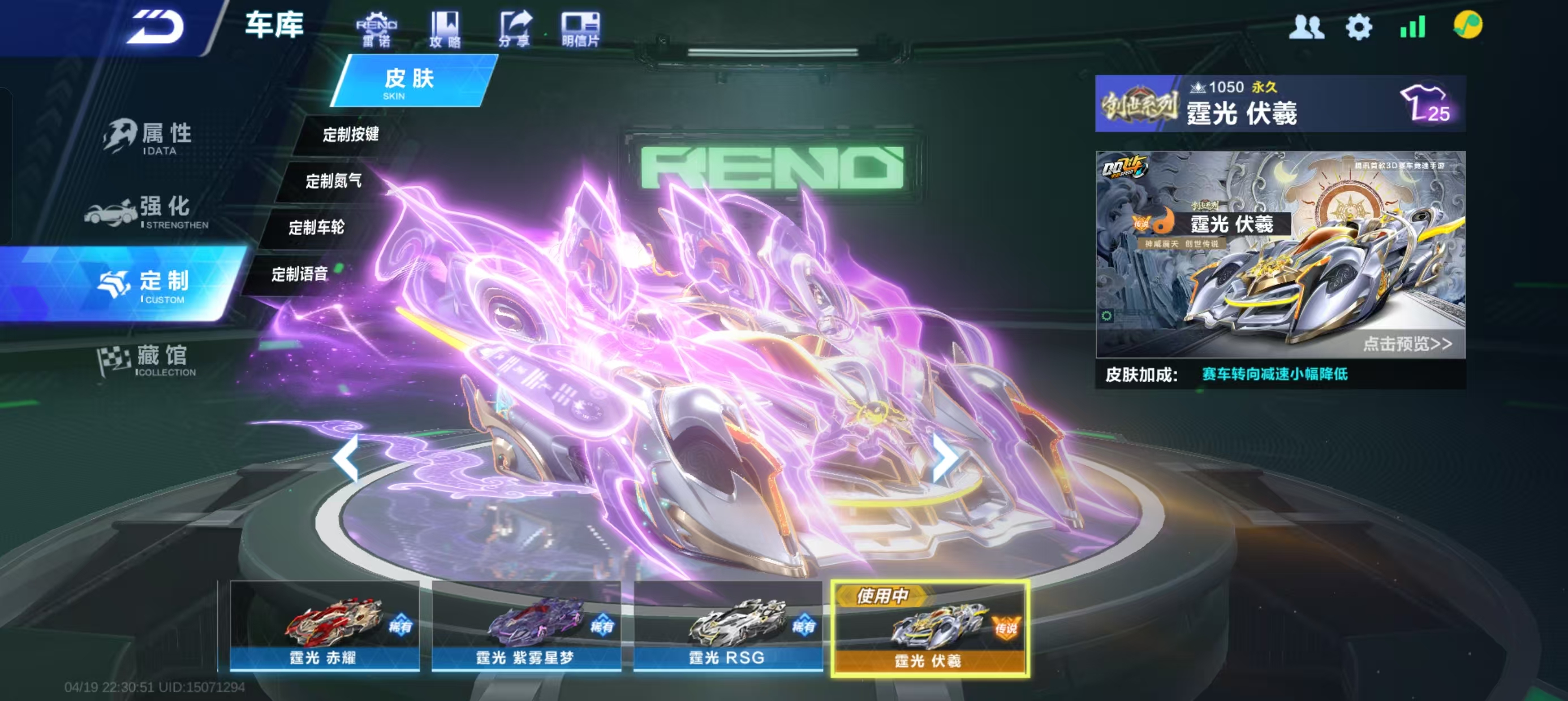This screenshot has width=1568, height=701.
Task: Click 点击预览 to preview the skin
Action: [x=1407, y=344]
